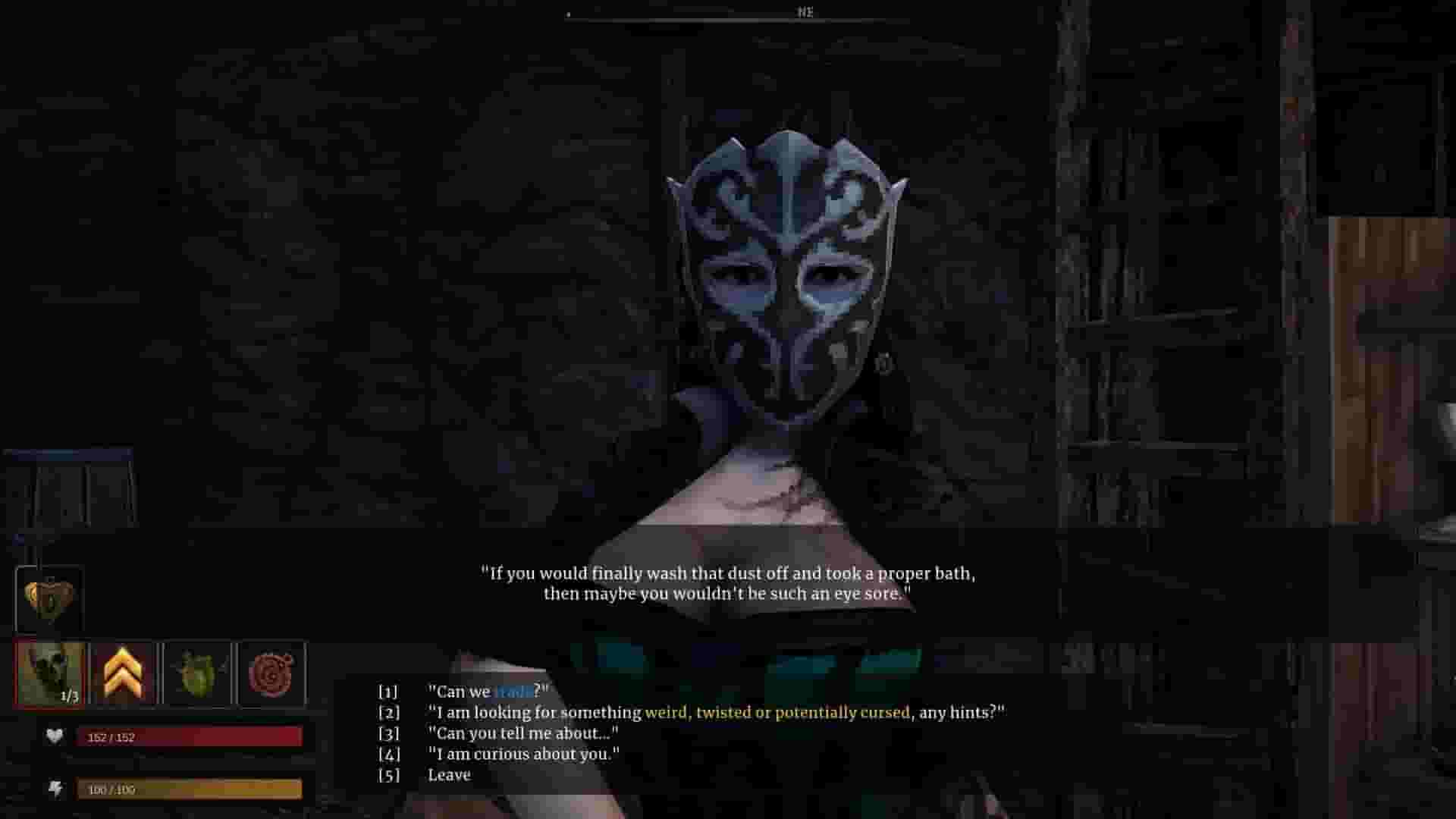The height and width of the screenshot is (819, 1456).
Task: Click the brown coiled rope icon
Action: tap(271, 671)
